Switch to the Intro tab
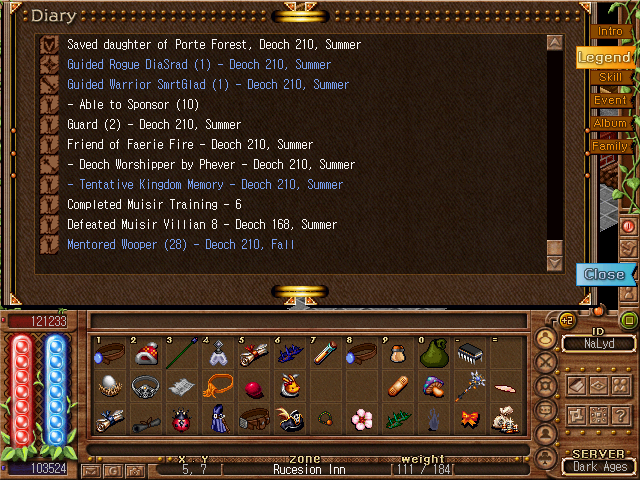 (609, 32)
